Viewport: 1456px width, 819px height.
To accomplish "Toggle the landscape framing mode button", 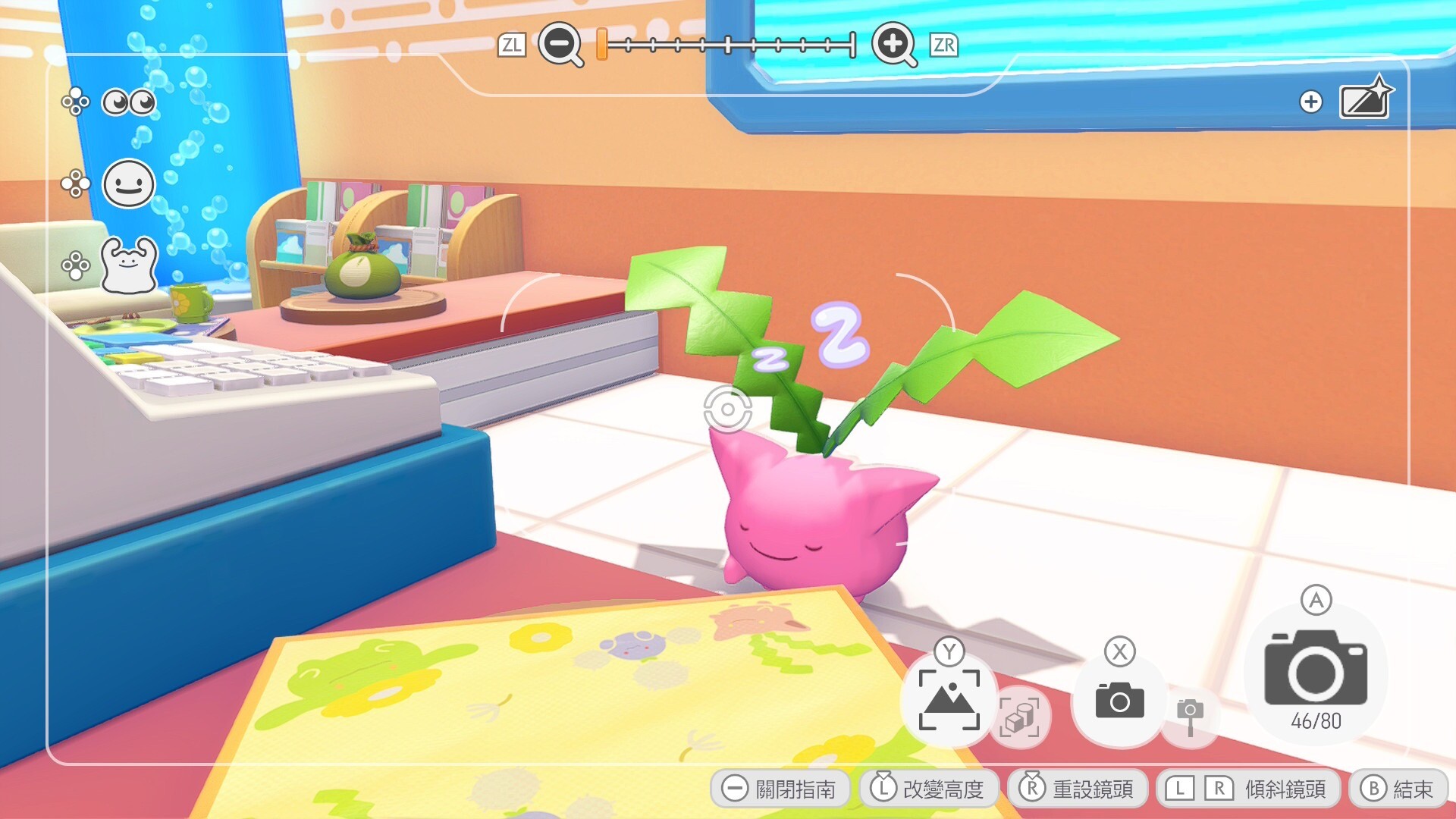I will (x=949, y=699).
